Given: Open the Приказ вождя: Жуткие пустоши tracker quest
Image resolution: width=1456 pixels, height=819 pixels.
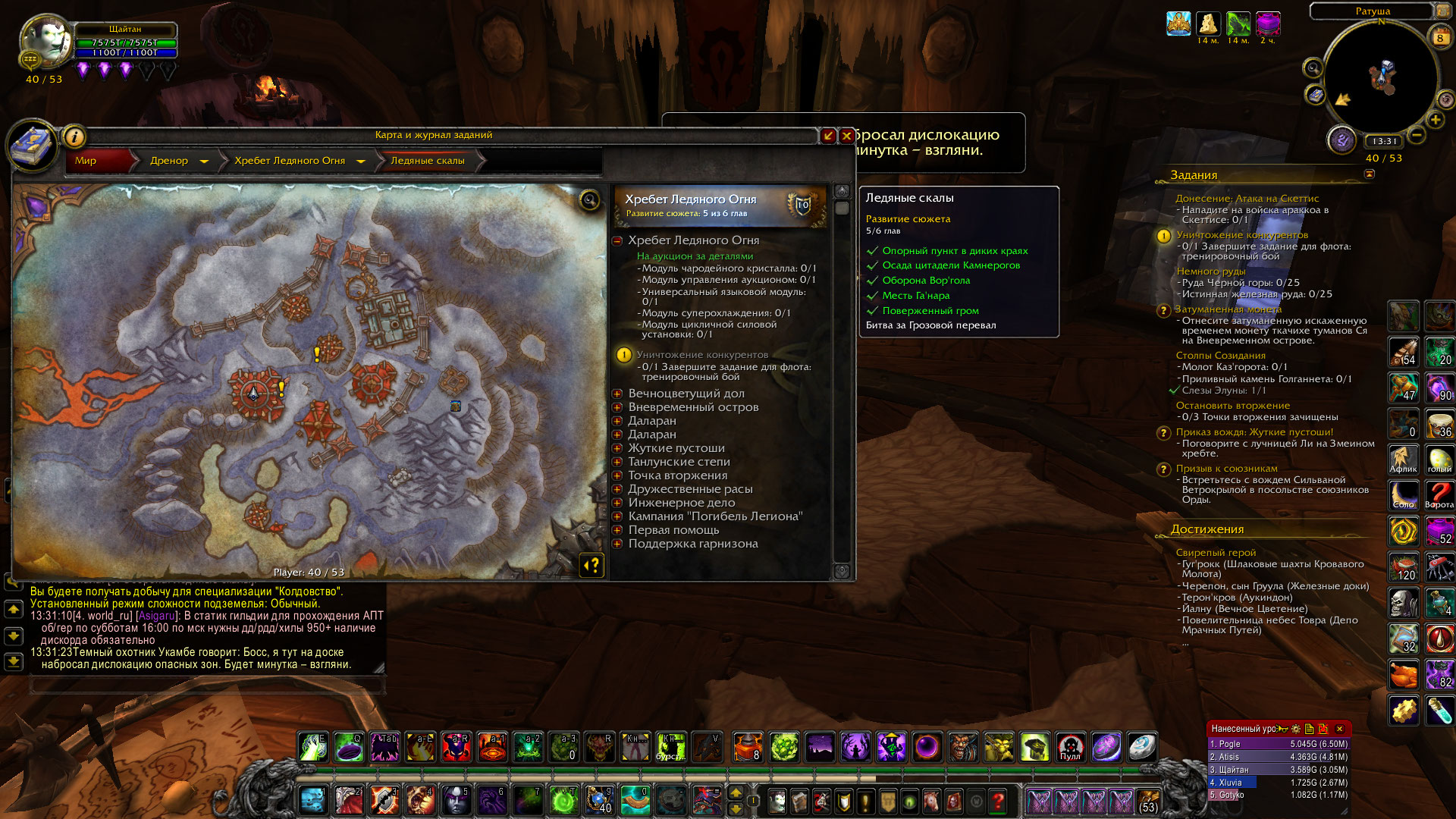Looking at the screenshot, I should click(1254, 432).
